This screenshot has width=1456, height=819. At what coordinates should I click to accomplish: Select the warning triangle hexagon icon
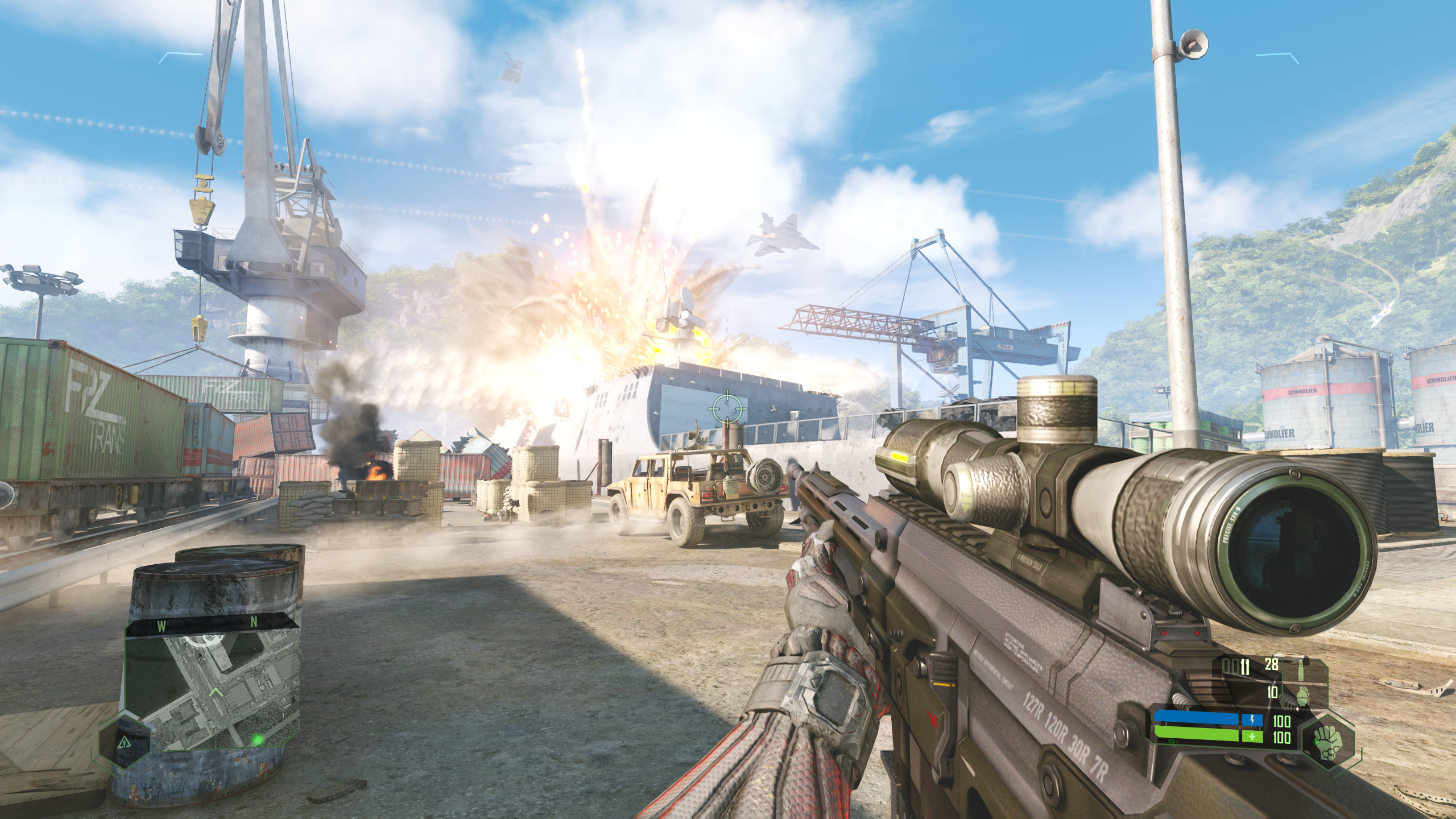click(x=125, y=741)
